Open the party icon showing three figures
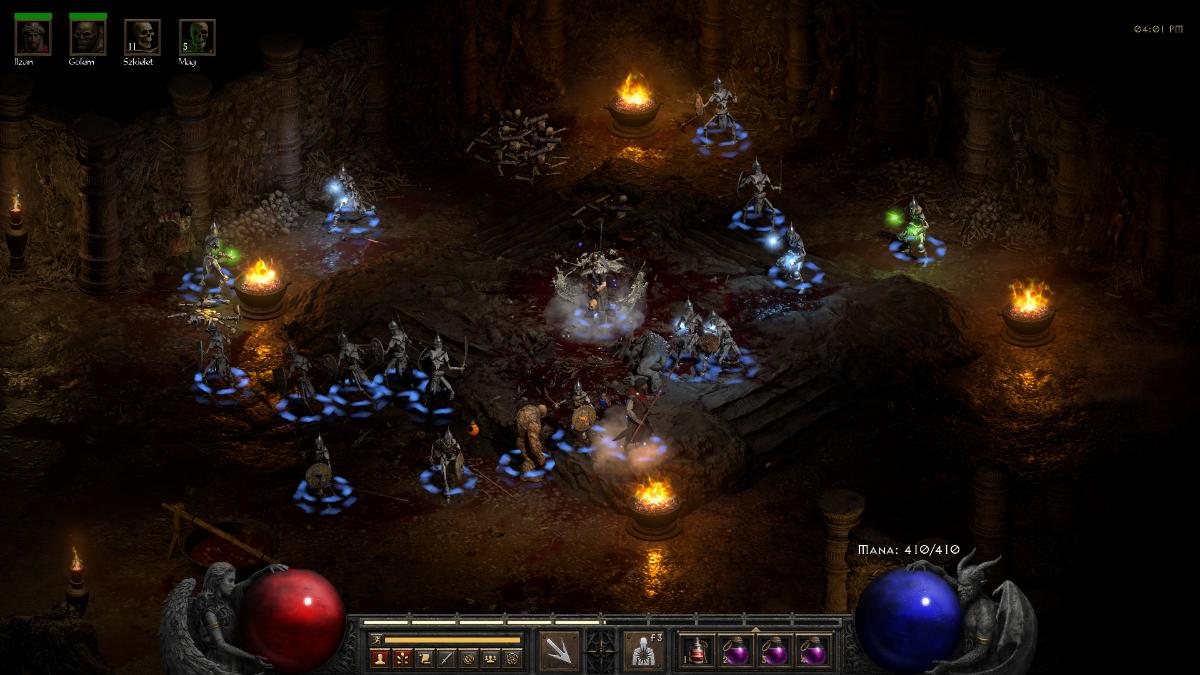1200x675 pixels. [490, 658]
